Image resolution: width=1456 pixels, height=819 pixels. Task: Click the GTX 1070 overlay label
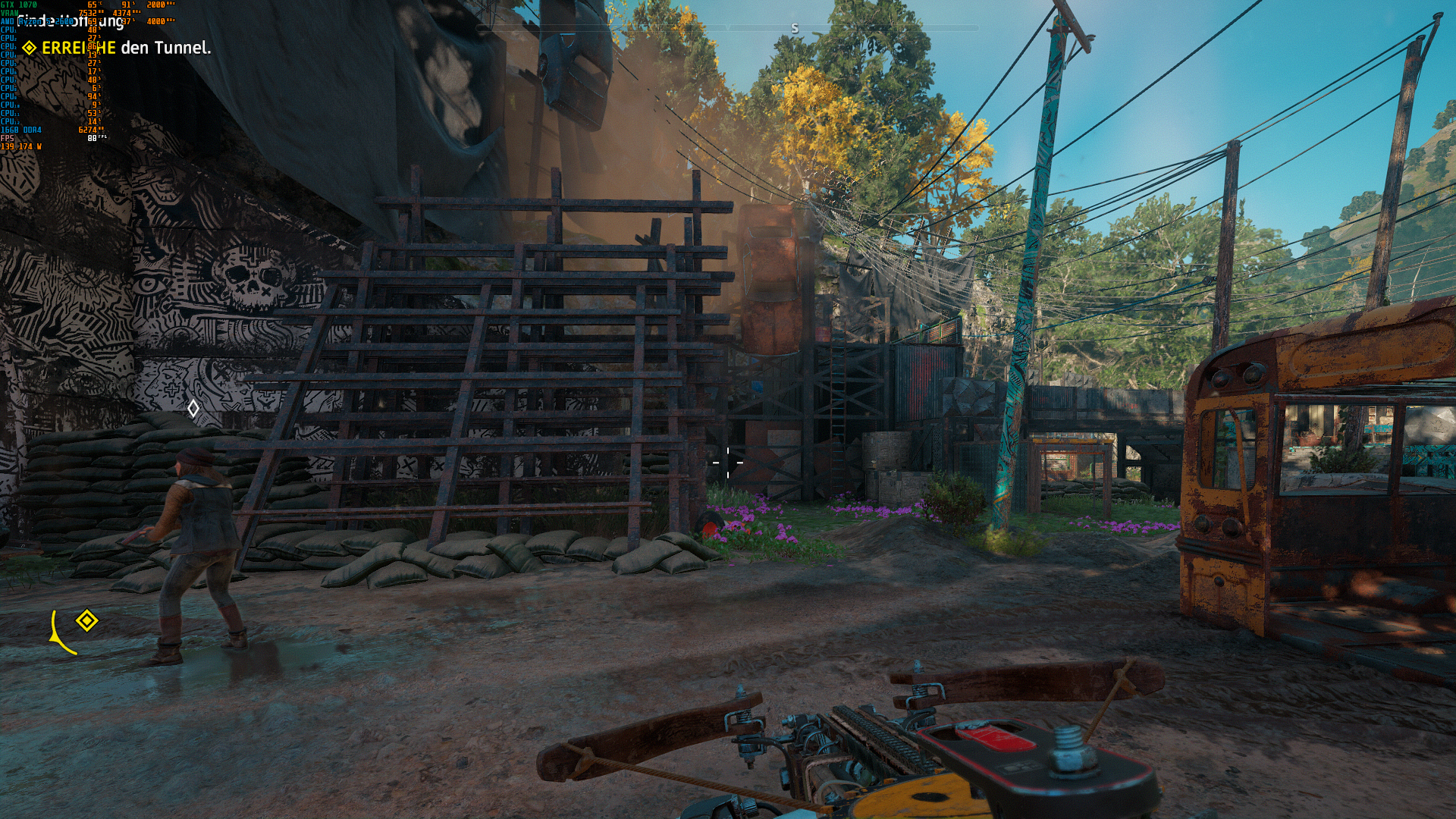(18, 5)
